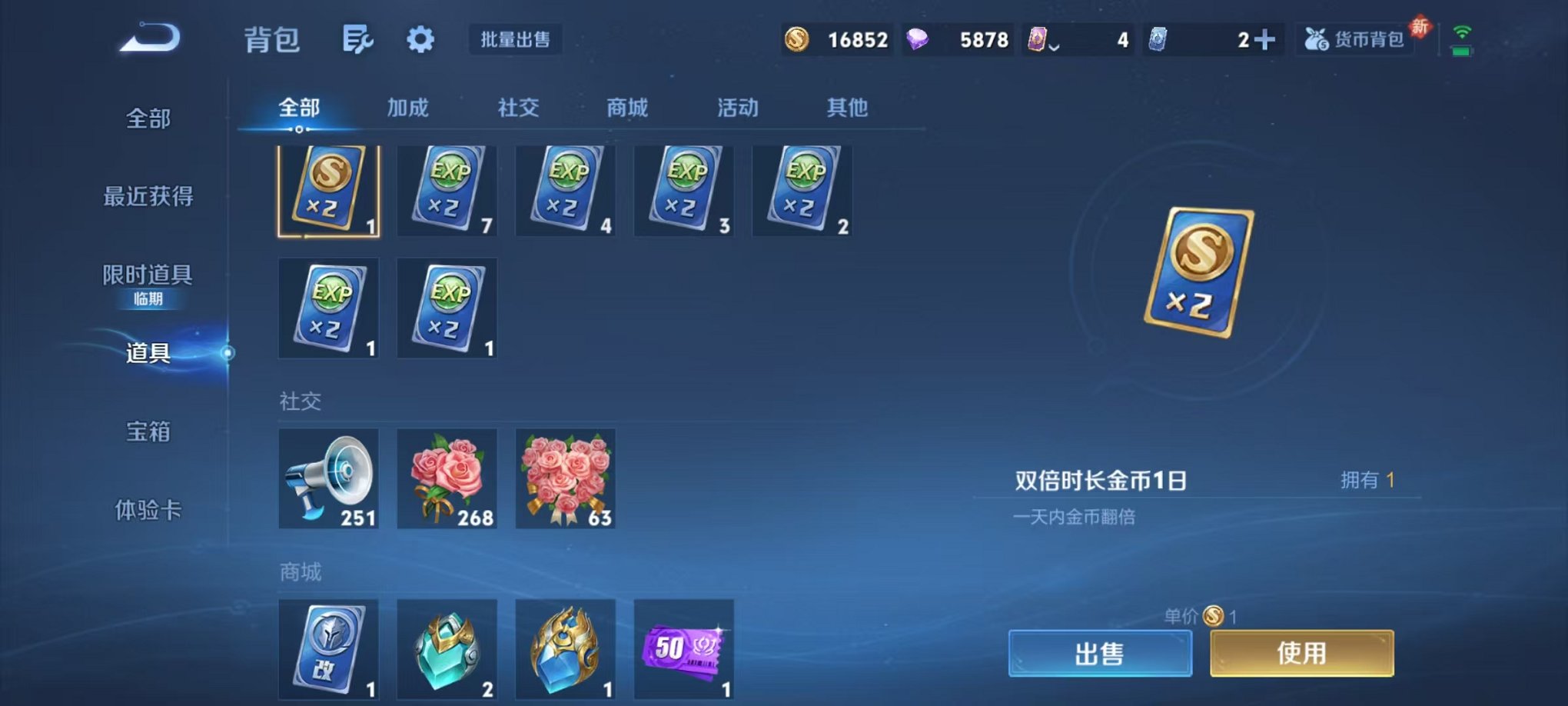The image size is (1568, 706).
Task: Select the teal gemstone item
Action: pos(447,650)
